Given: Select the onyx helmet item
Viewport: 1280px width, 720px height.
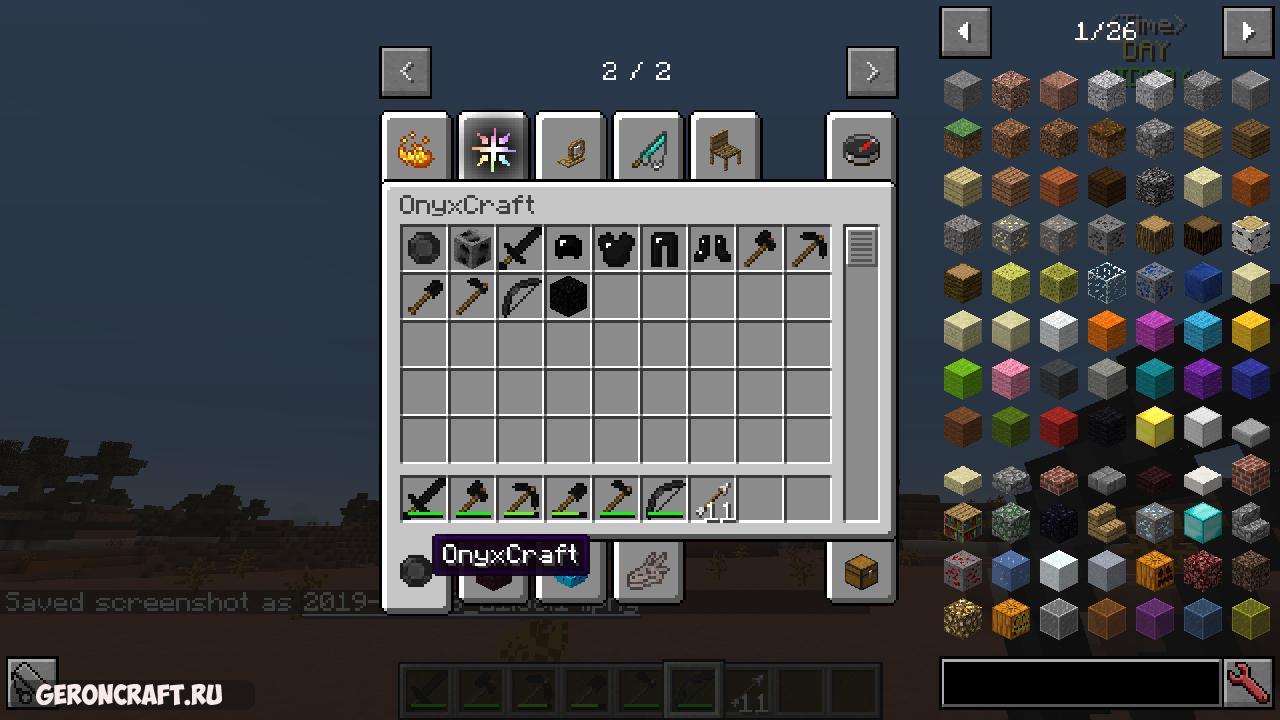Looking at the screenshot, I should coord(568,249).
